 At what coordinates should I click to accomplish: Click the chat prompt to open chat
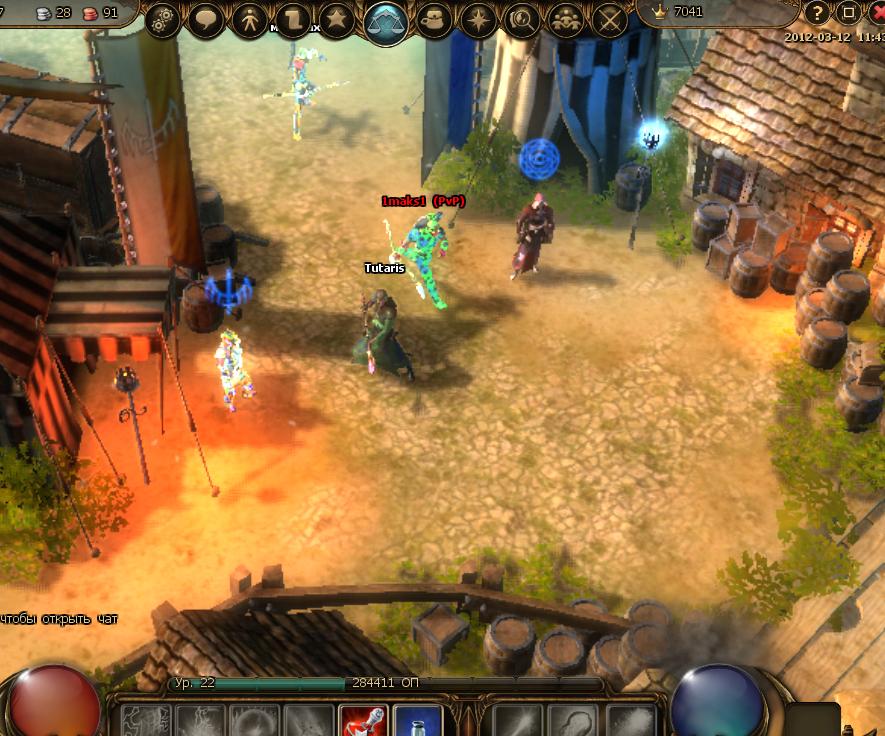(x=60, y=619)
